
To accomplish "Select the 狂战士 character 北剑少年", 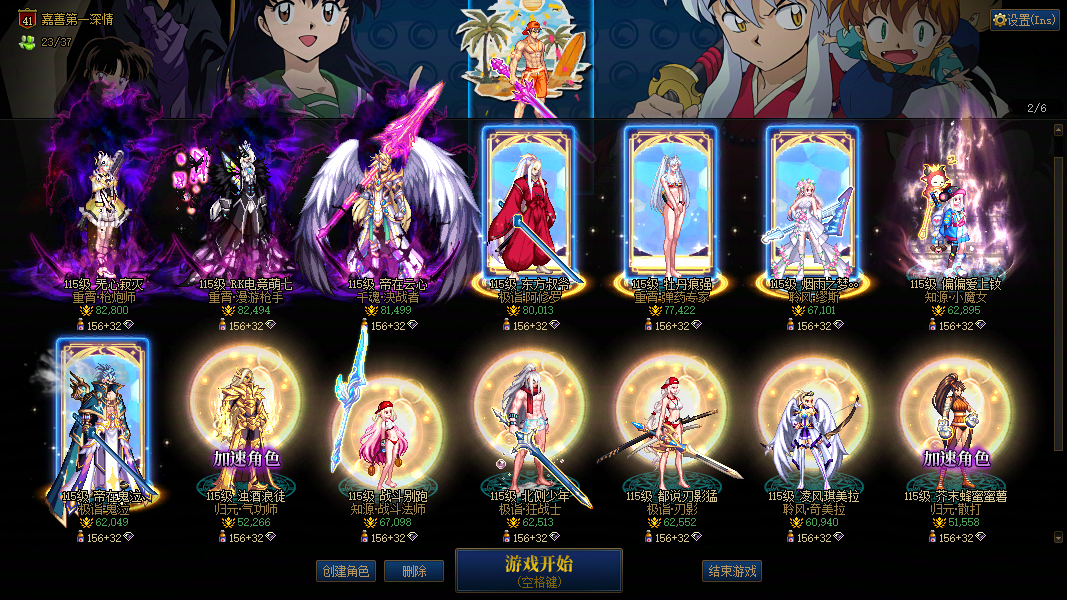I will pos(528,425).
